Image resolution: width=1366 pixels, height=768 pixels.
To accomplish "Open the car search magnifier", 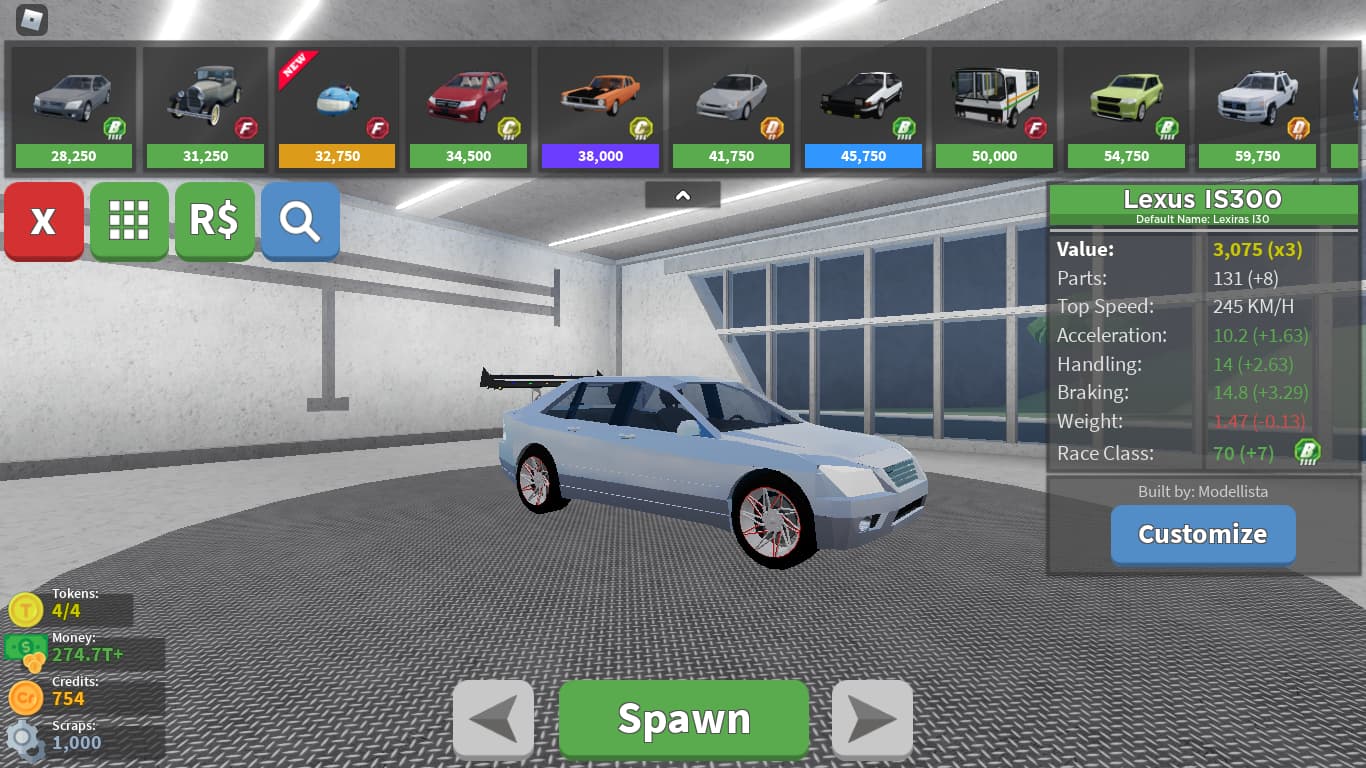I will tap(300, 221).
